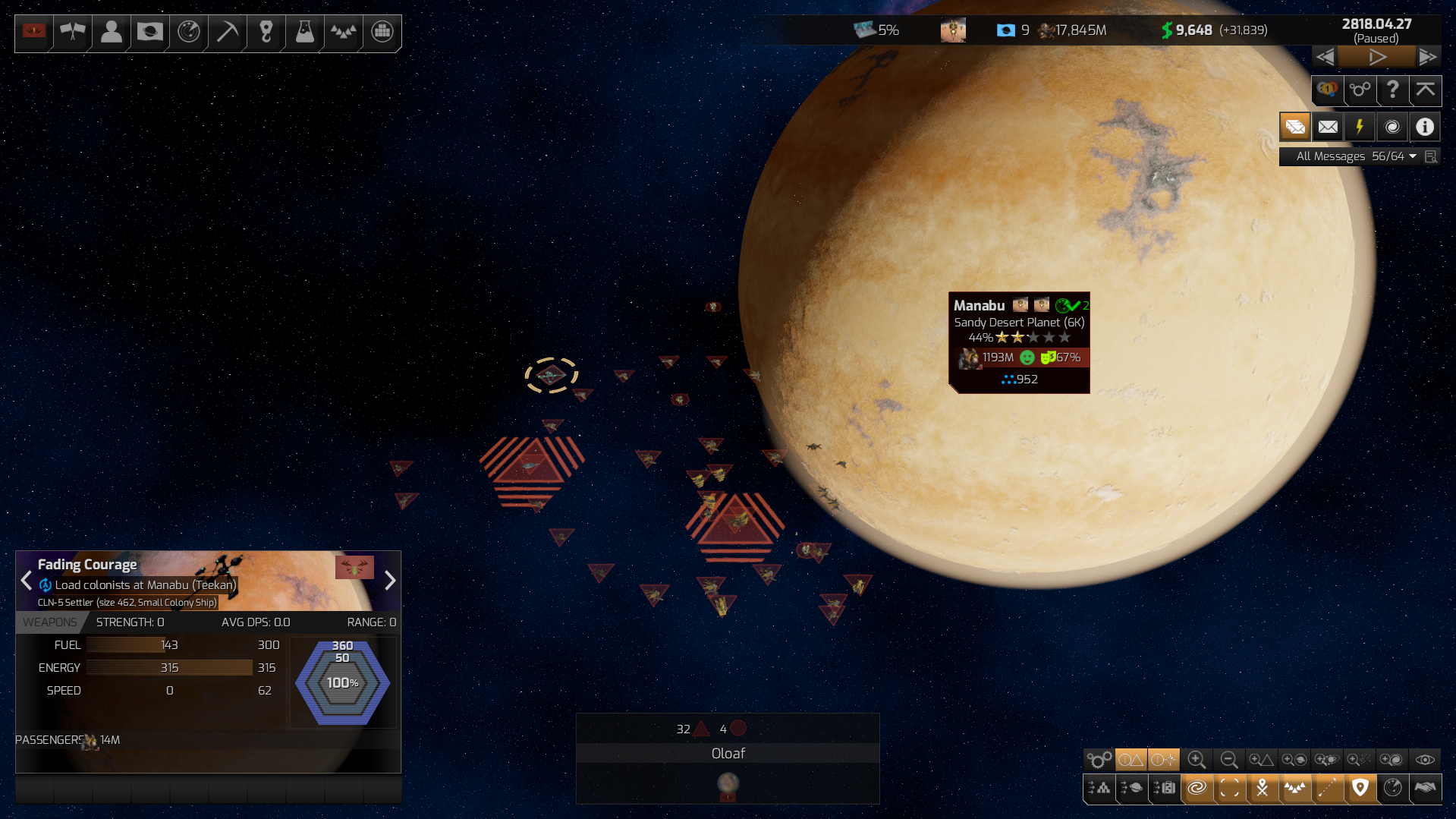This screenshot has width=1456, height=819.
Task: Open the characters person icon screen
Action: [112, 32]
